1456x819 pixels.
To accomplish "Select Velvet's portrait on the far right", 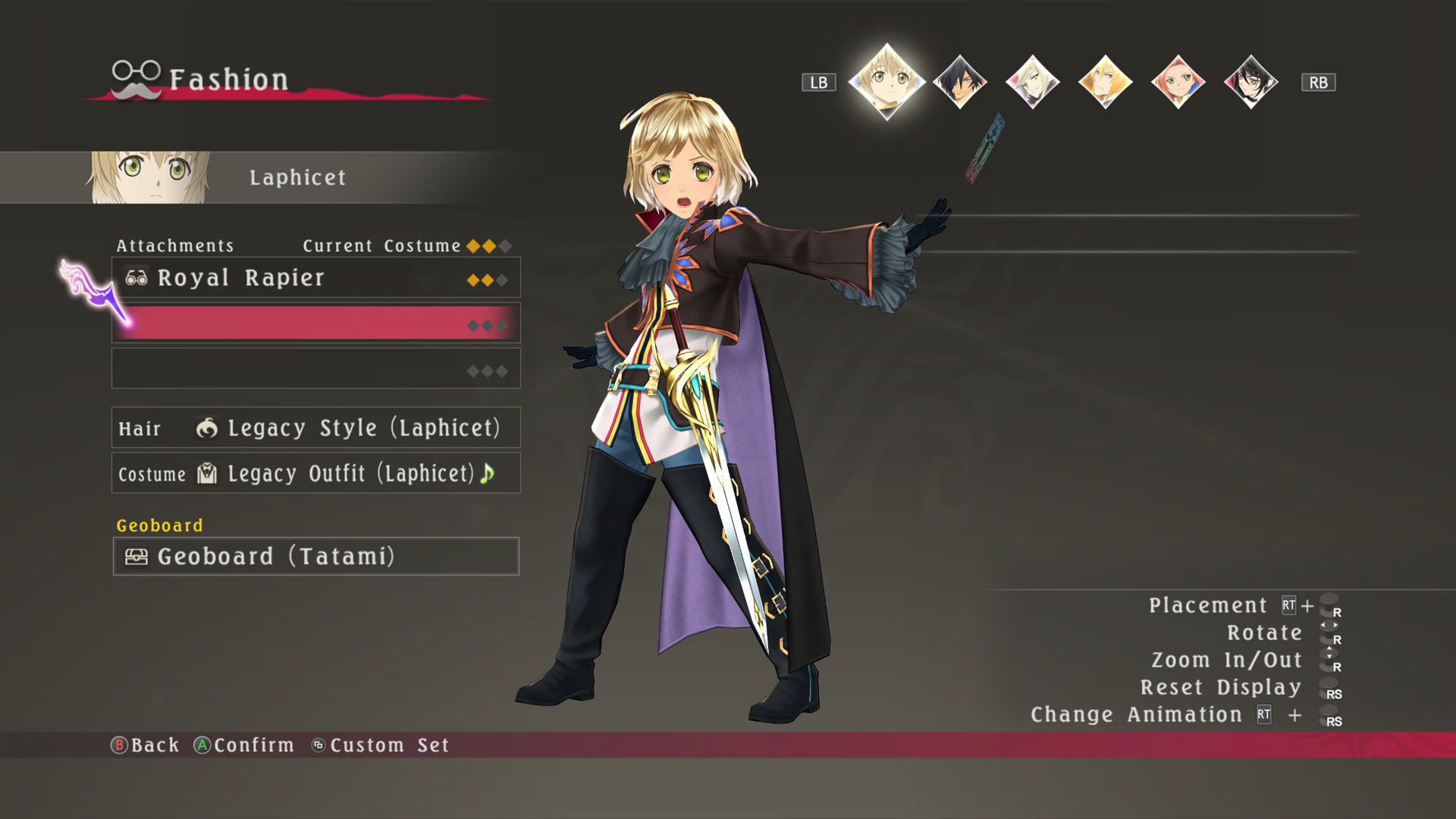I will coord(1250,81).
